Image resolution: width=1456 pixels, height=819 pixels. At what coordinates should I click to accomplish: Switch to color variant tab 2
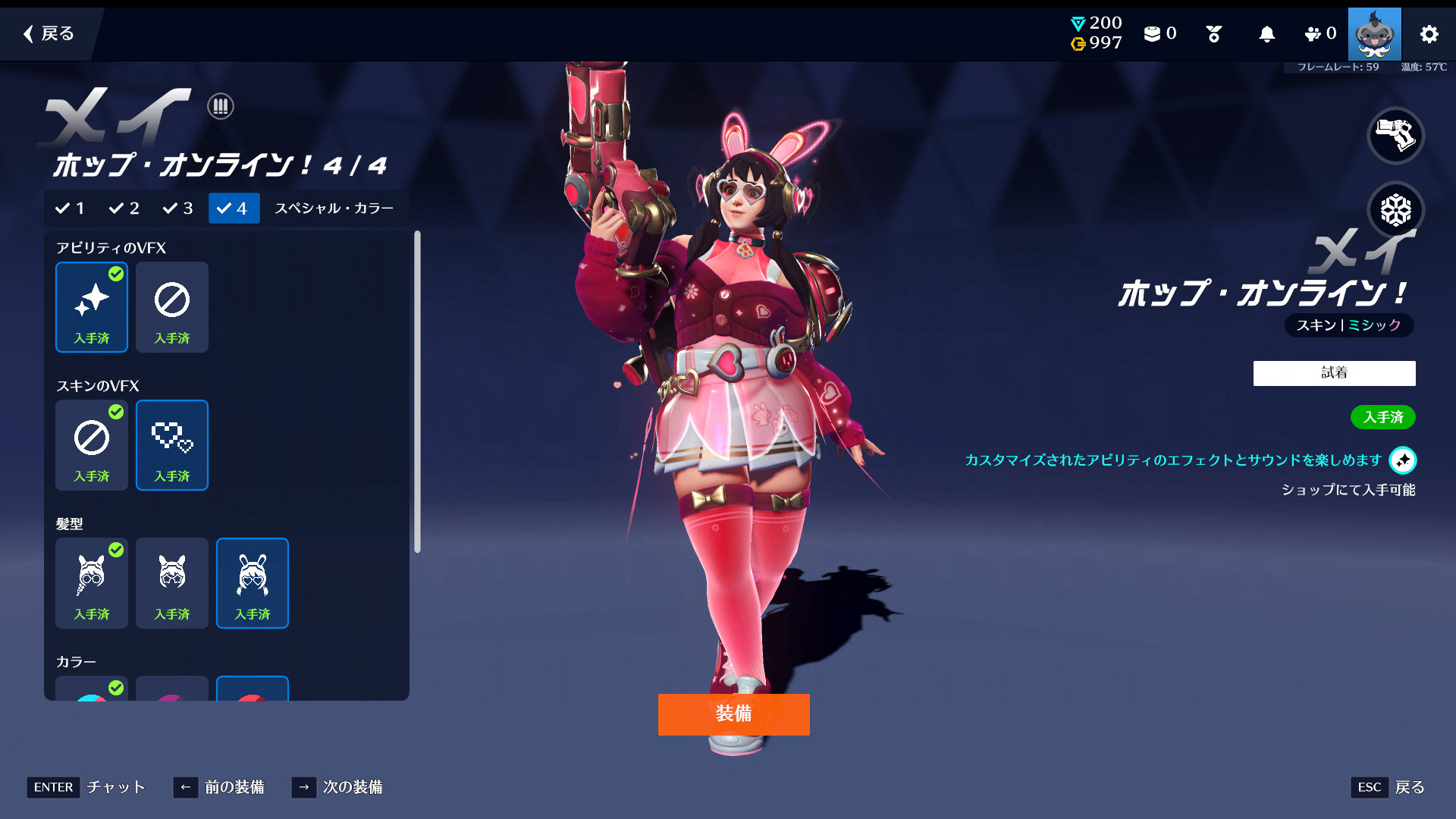click(124, 209)
